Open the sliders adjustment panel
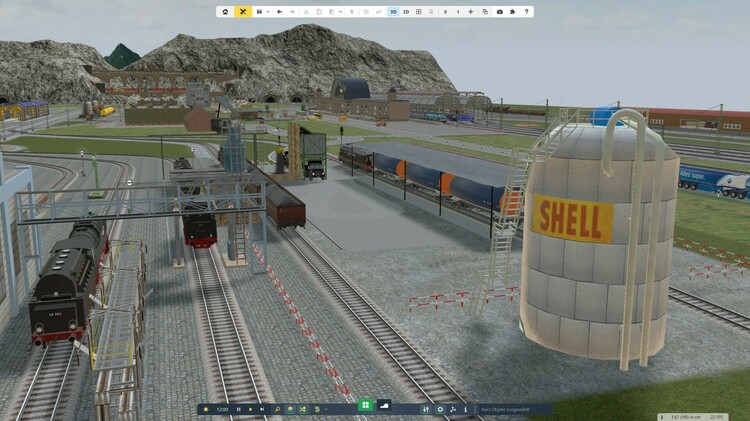 [427, 409]
